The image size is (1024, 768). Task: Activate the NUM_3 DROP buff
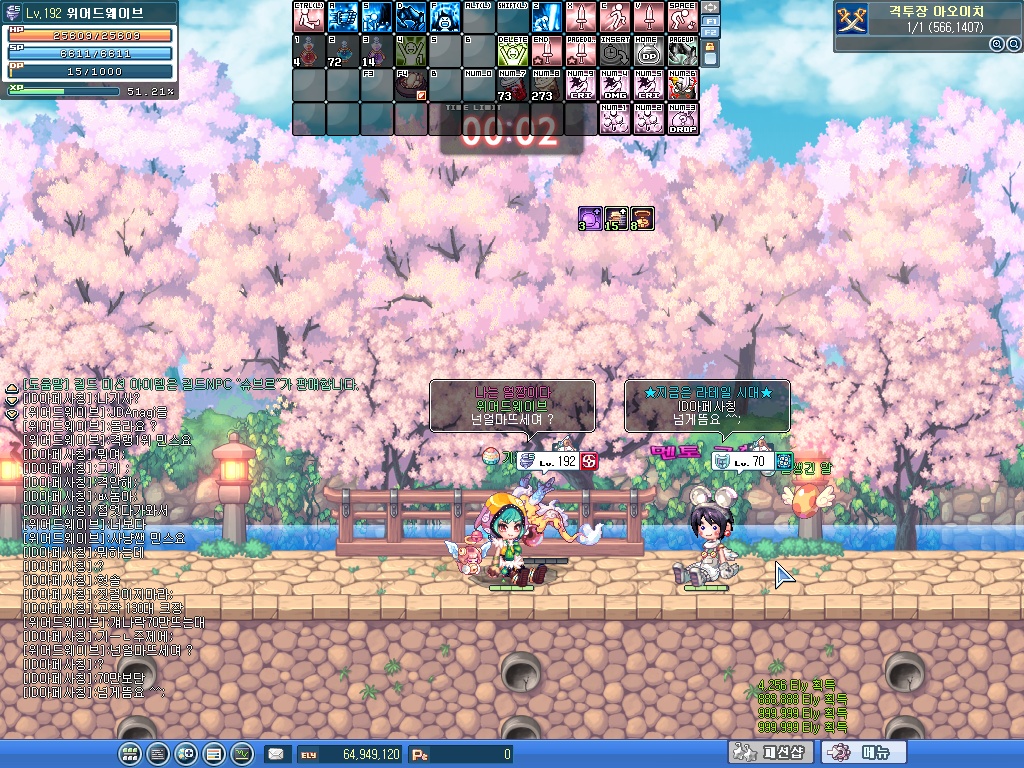683,119
